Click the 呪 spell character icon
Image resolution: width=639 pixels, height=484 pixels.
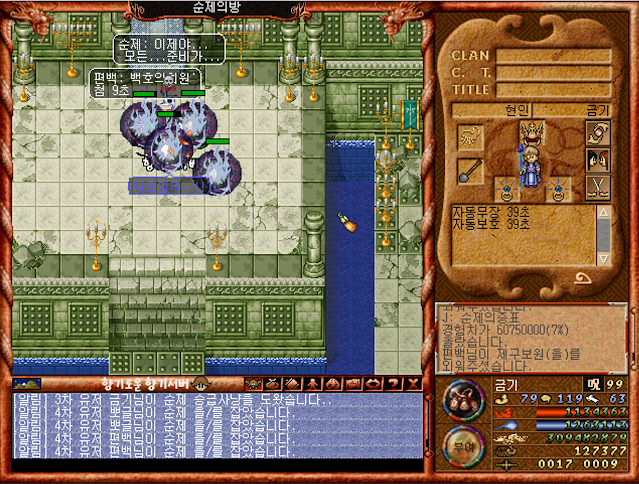pyautogui.click(x=594, y=384)
